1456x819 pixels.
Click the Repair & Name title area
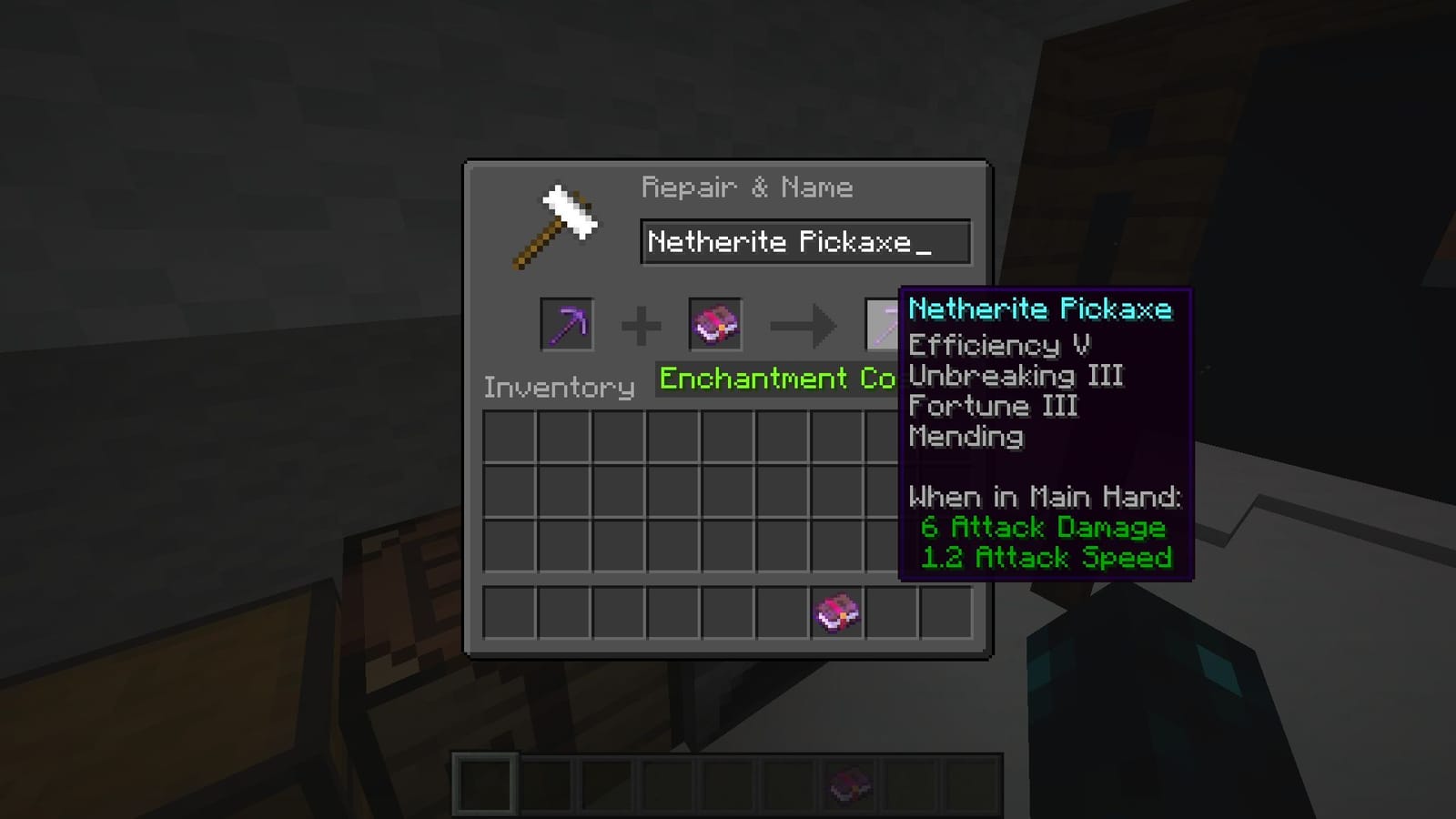pyautogui.click(x=747, y=187)
